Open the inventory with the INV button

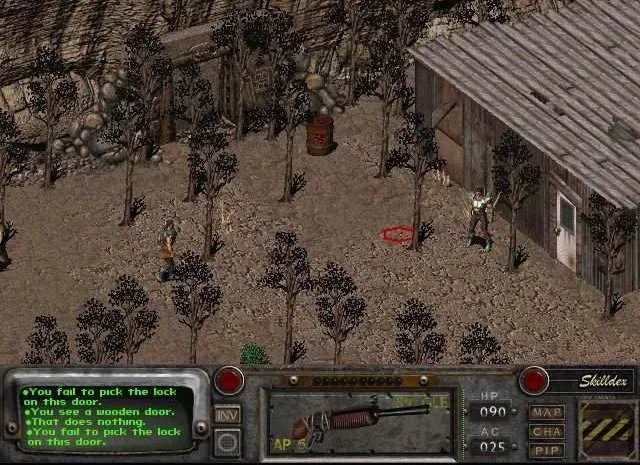(x=228, y=414)
